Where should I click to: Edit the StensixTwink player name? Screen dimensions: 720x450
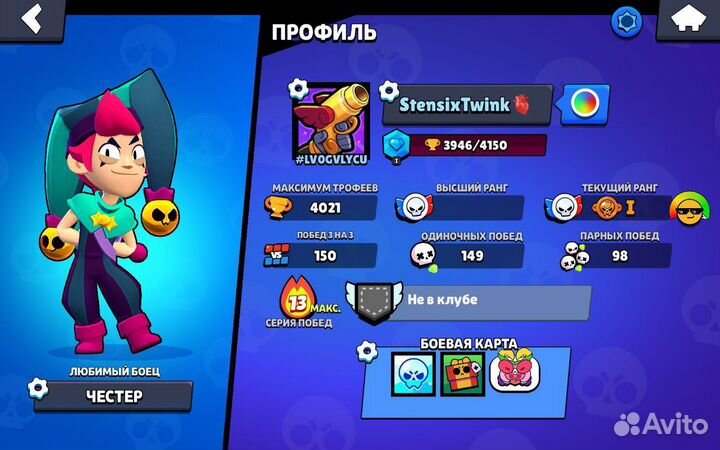[x=467, y=104]
